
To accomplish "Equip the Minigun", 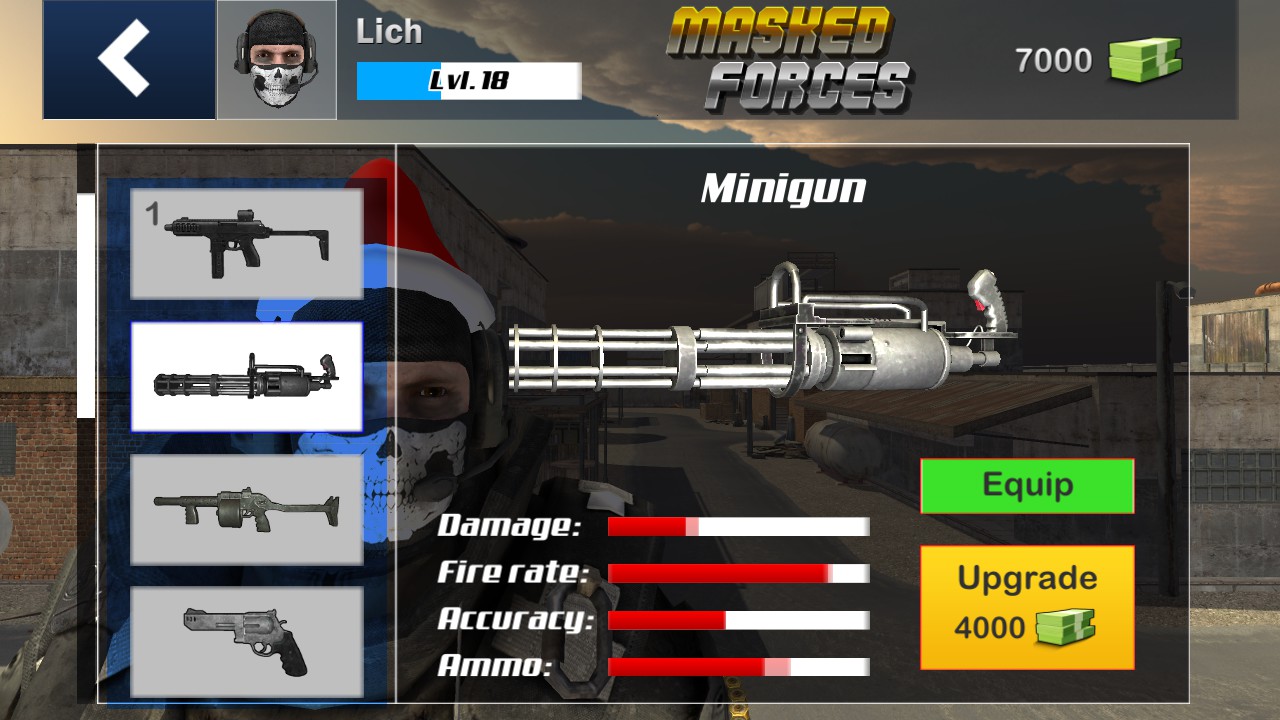I will point(1026,485).
